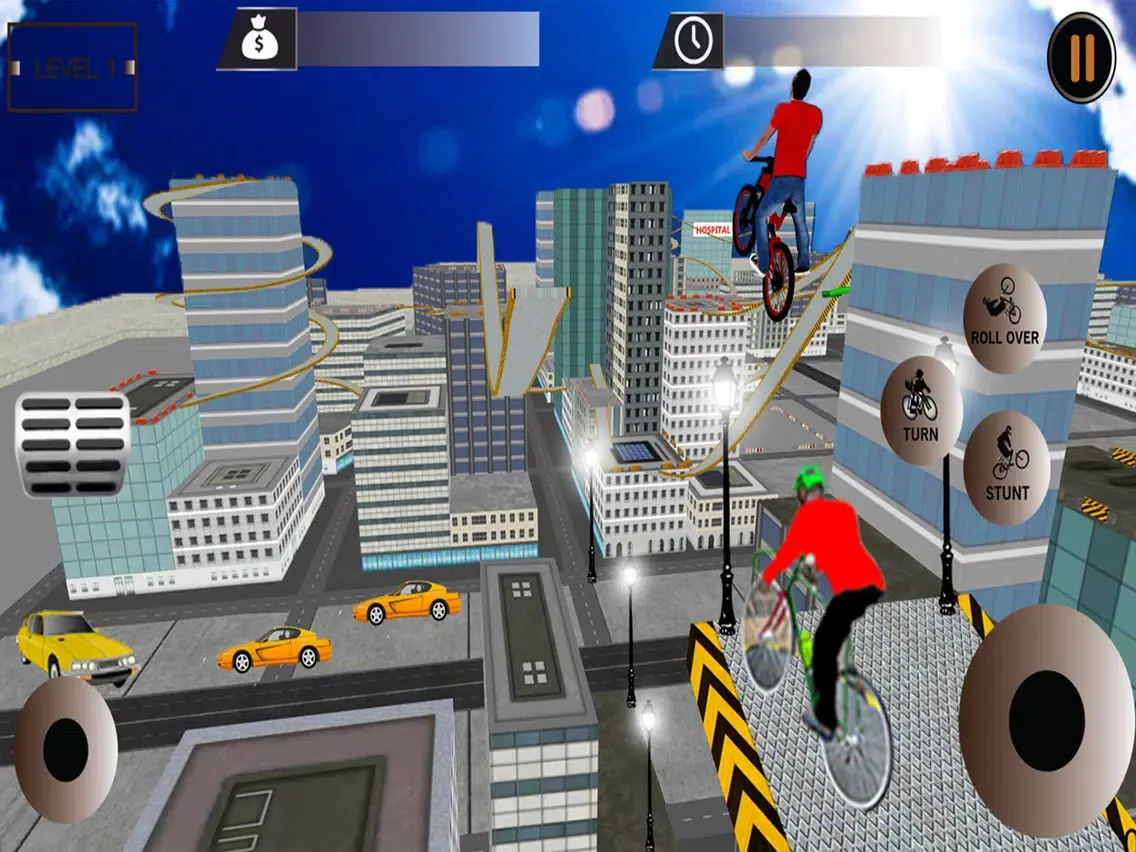This screenshot has height=852, width=1136.
Task: Tap the small round joystick knob
Action: pyautogui.click(x=65, y=748)
